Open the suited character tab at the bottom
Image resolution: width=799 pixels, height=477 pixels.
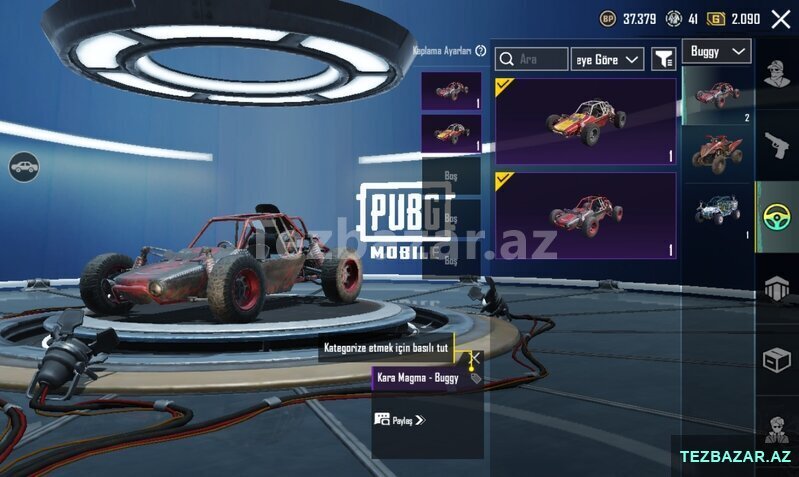coord(777,430)
